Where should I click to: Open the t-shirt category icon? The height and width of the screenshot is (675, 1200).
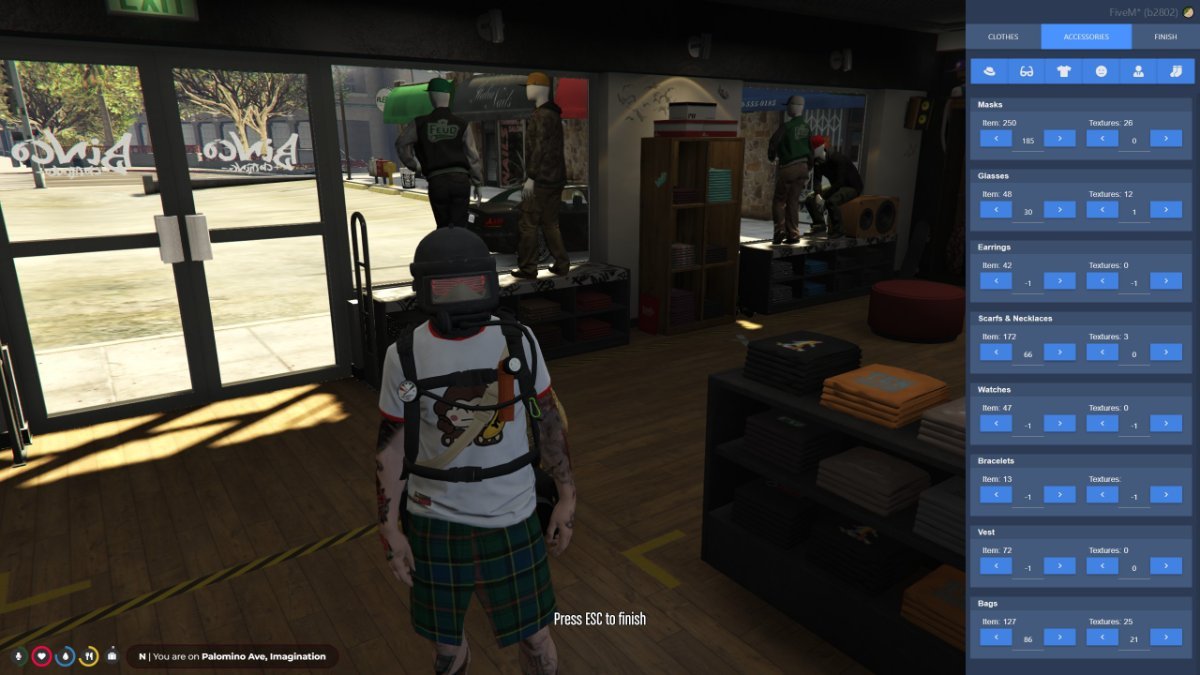[x=1063, y=71]
